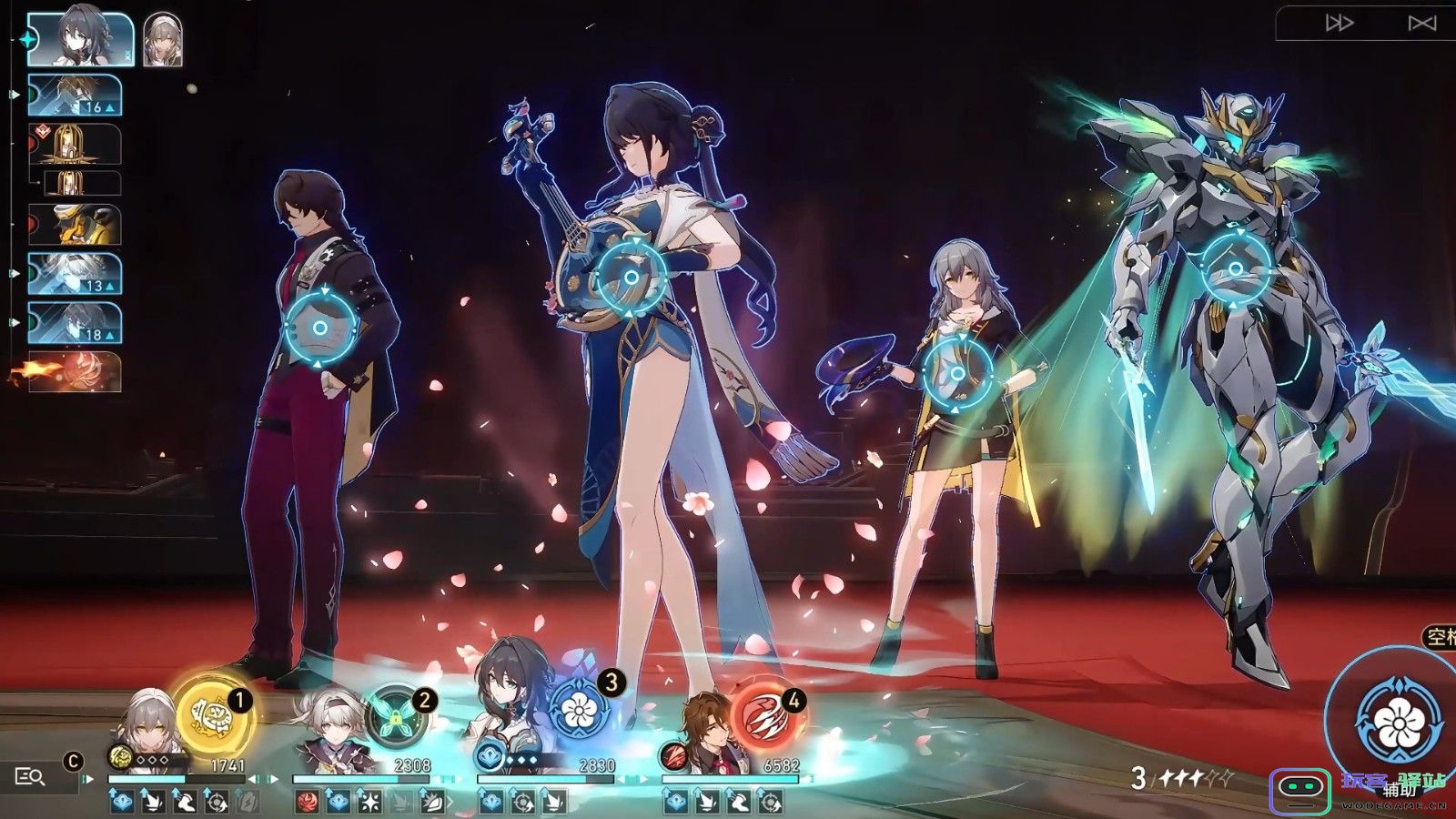Select the golden enemy portrait in turn order
Viewport: 1456px width, 819px height.
coord(75,224)
